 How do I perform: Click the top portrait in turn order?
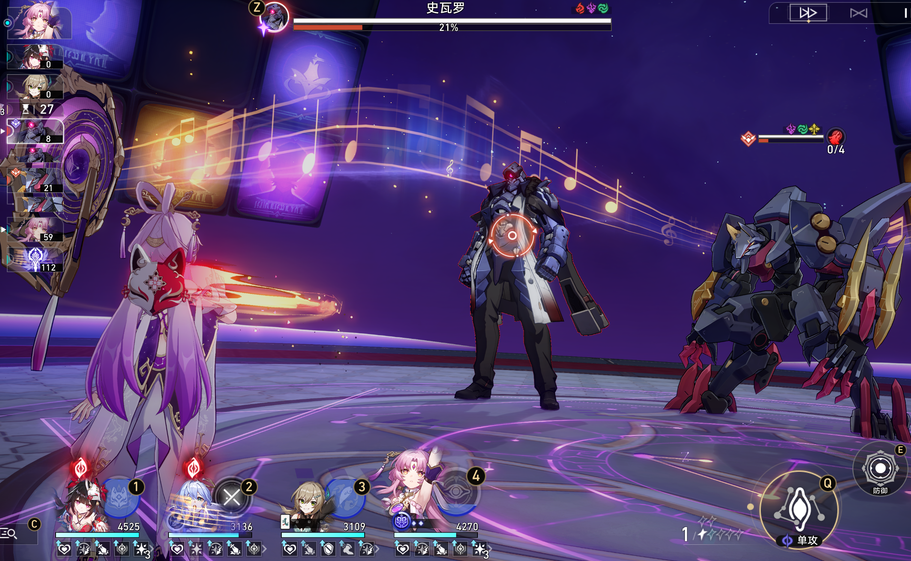point(39,21)
